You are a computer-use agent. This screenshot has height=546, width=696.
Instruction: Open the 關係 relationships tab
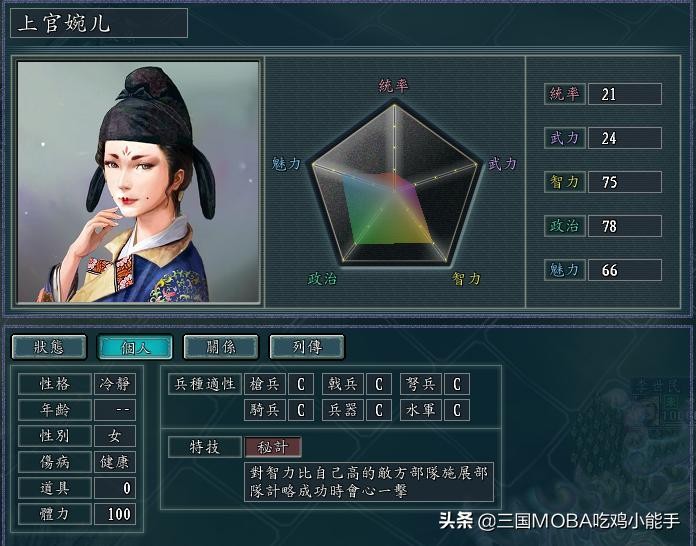point(221,347)
